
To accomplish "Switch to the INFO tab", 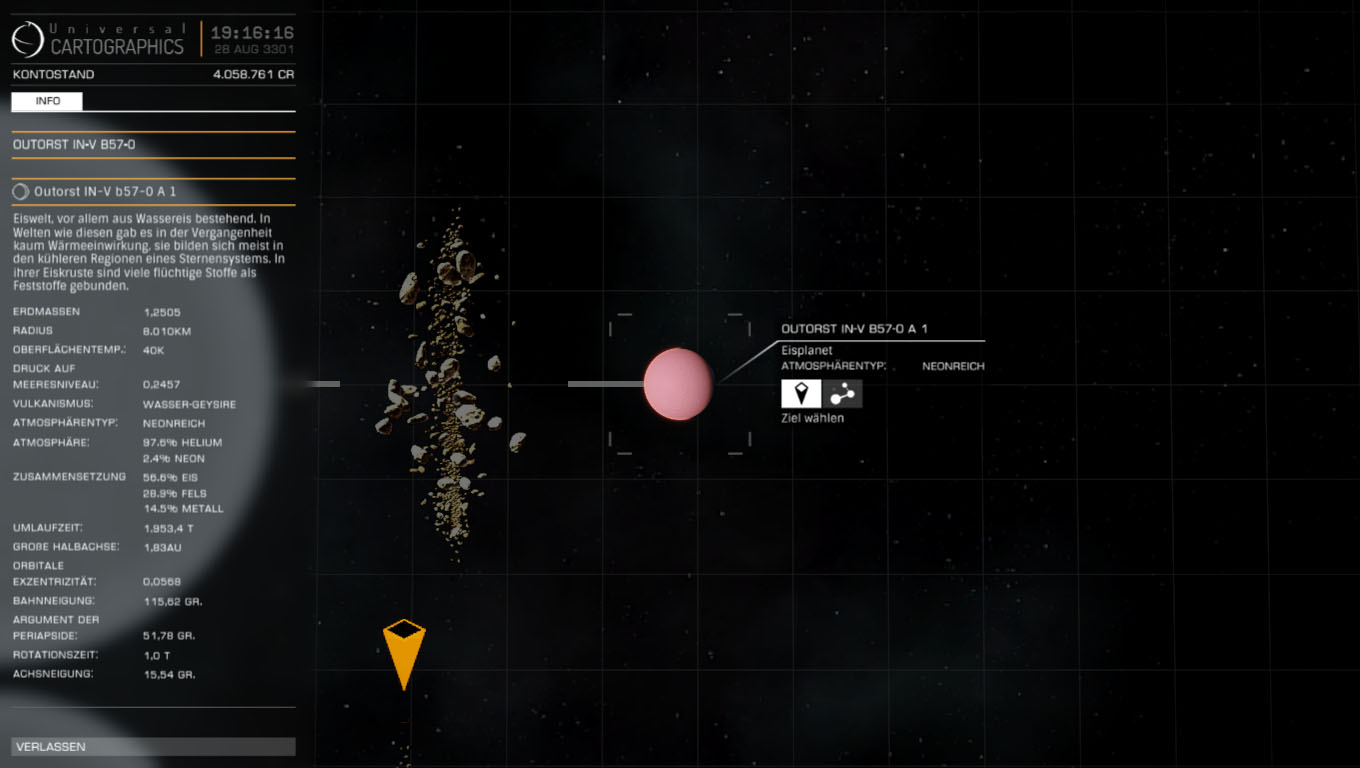I will point(47,101).
